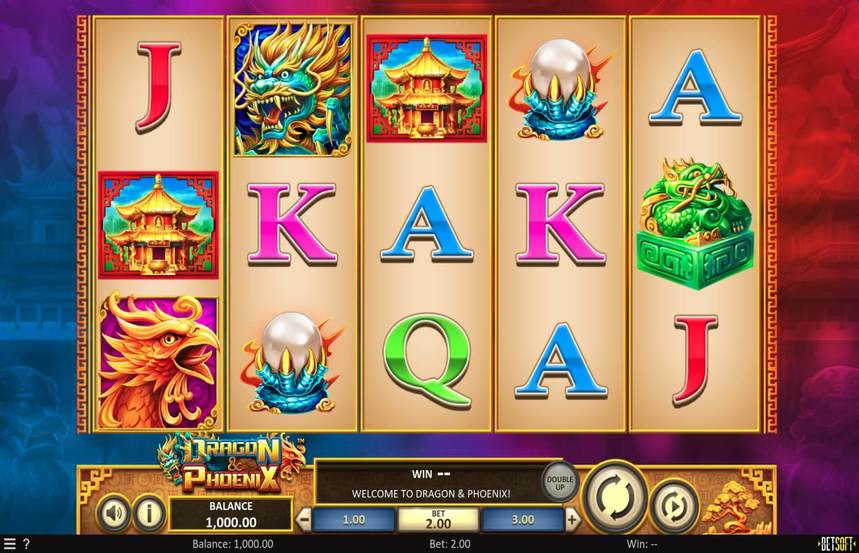This screenshot has width=859, height=553.
Task: Choose the 3.00 bet option
Action: [x=522, y=520]
